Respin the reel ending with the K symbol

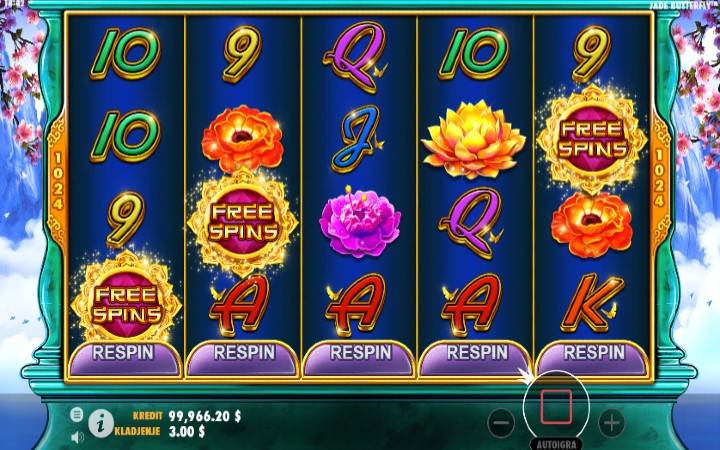coord(593,354)
